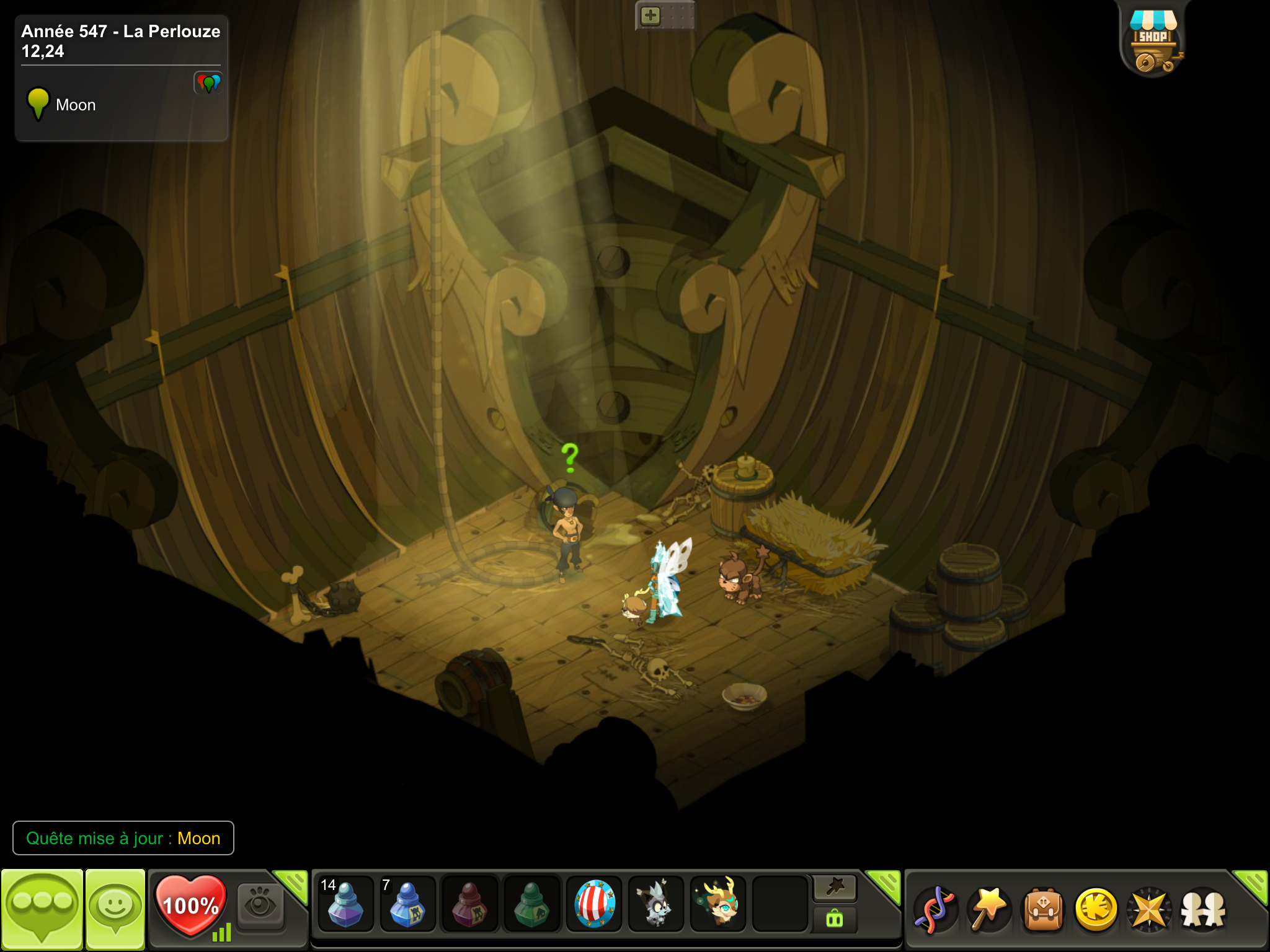Switch hotbar to the green bag items tab

[x=835, y=919]
